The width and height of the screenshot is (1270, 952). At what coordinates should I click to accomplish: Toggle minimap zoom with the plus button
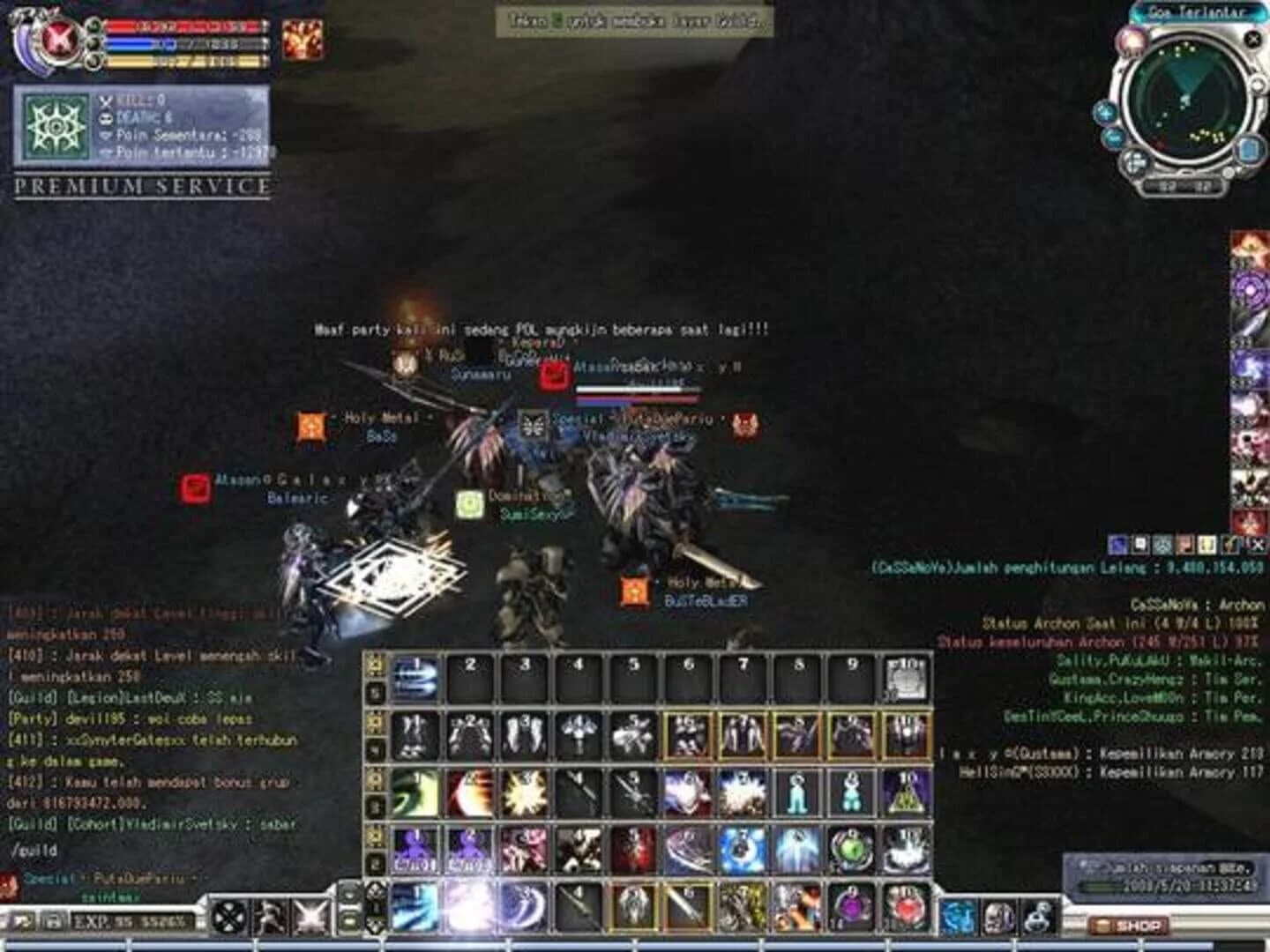point(1105,113)
